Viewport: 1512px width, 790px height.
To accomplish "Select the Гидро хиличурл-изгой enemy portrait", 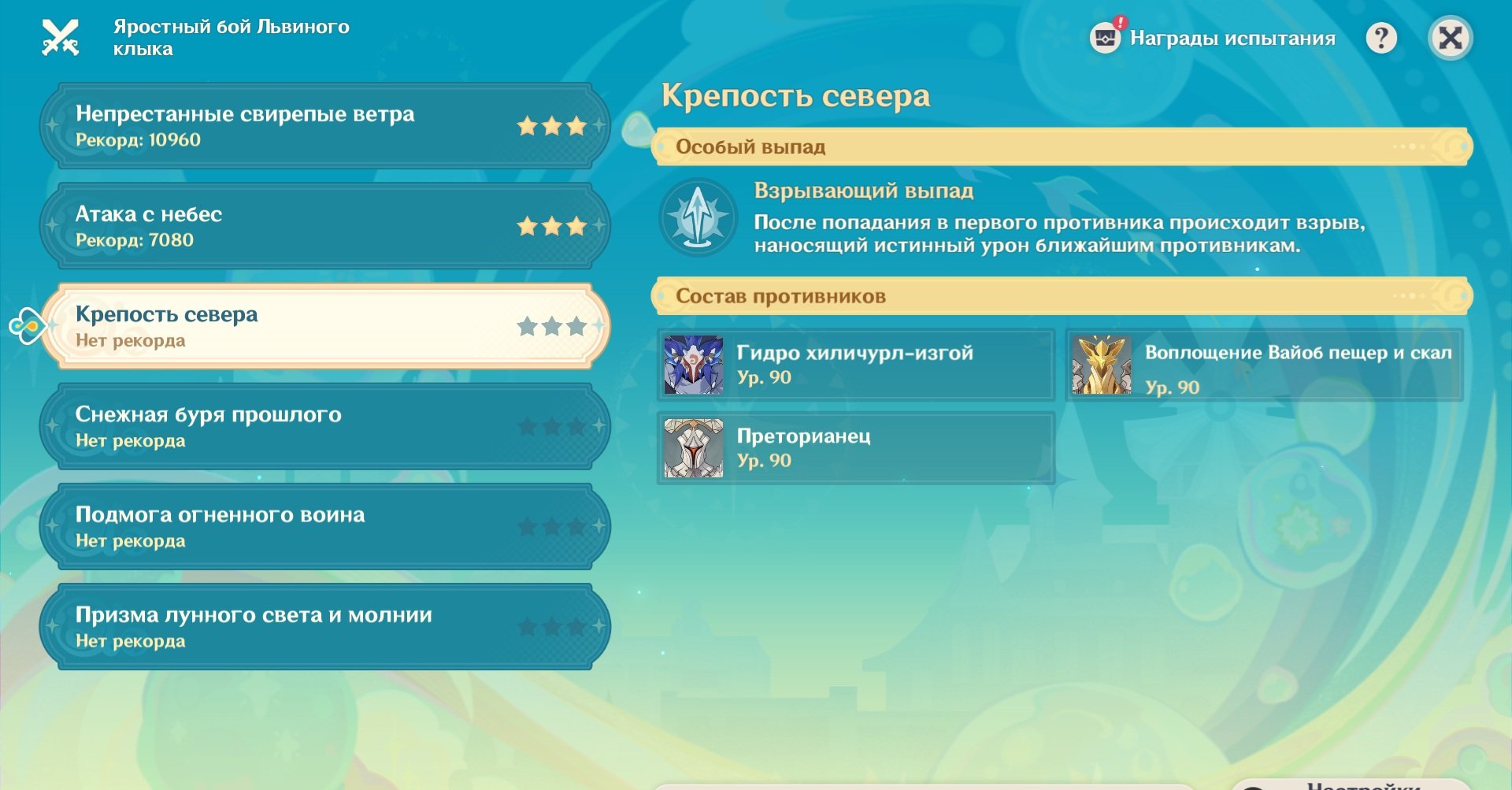I will pyautogui.click(x=693, y=365).
